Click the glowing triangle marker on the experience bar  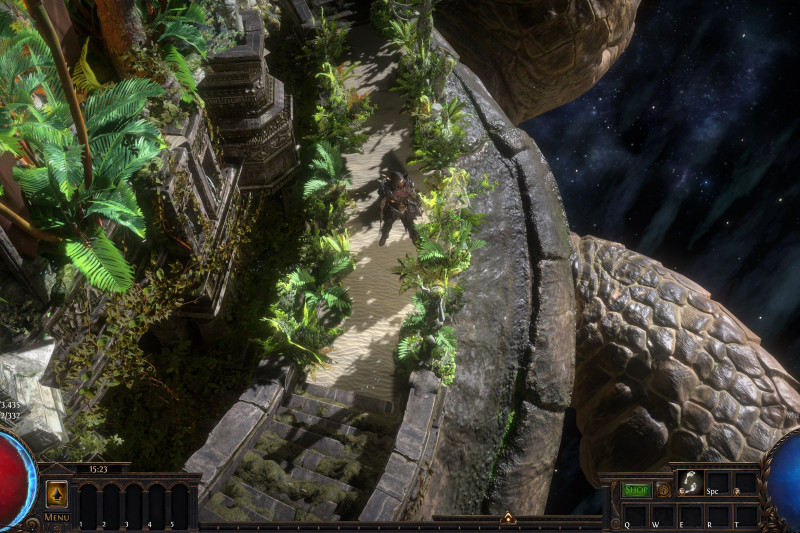[507, 518]
